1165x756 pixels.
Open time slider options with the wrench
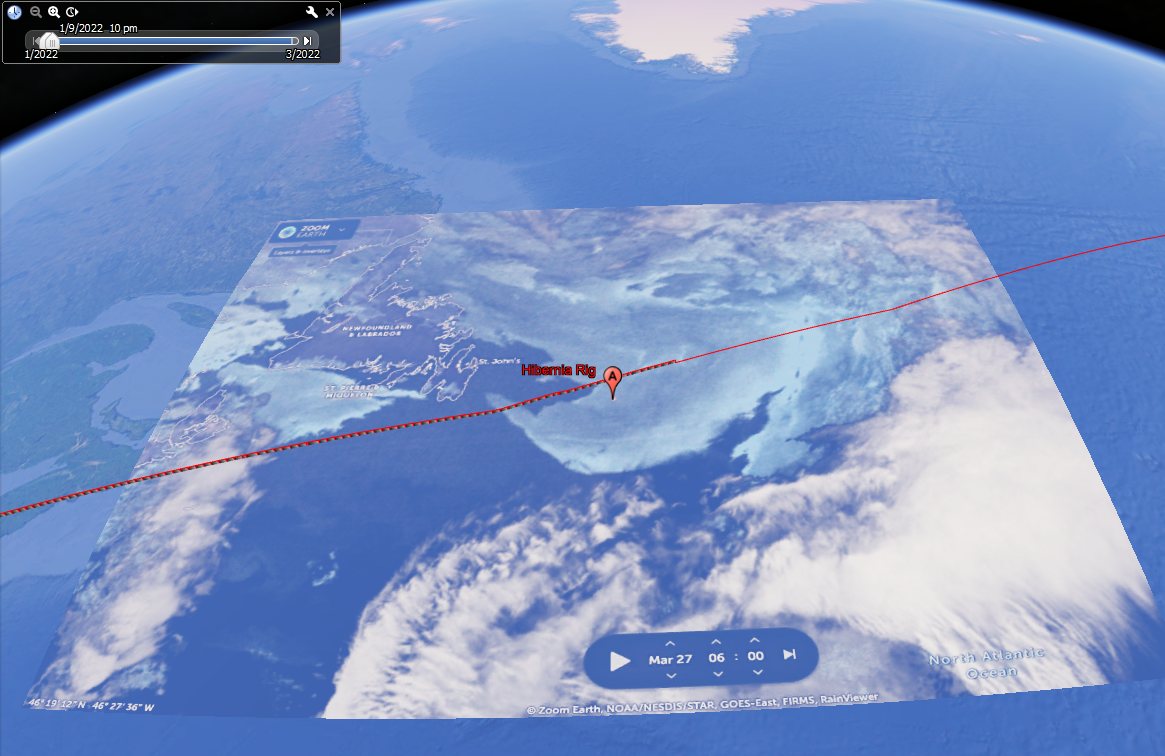tap(312, 12)
